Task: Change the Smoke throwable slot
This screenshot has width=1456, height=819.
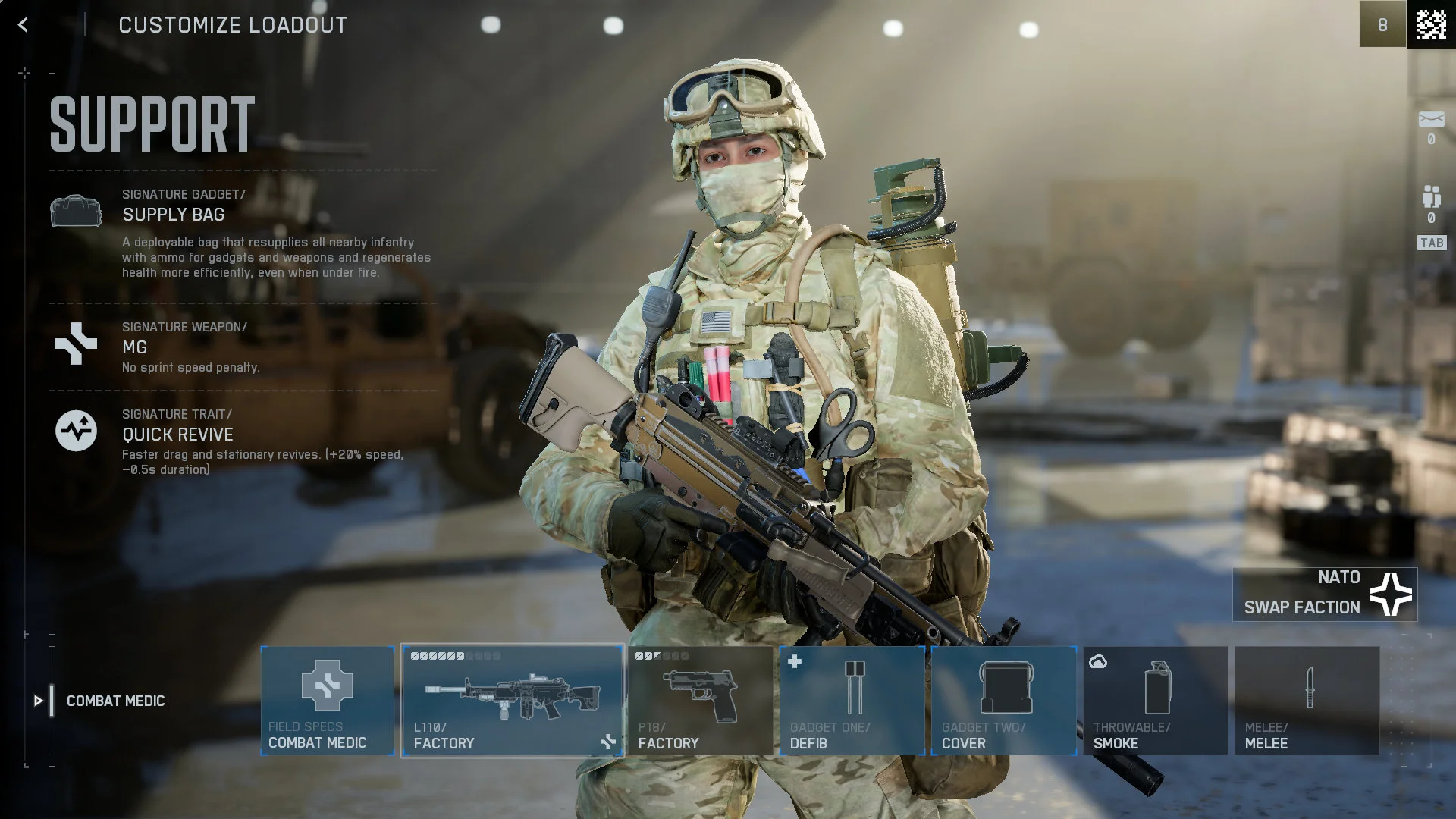Action: click(1156, 700)
